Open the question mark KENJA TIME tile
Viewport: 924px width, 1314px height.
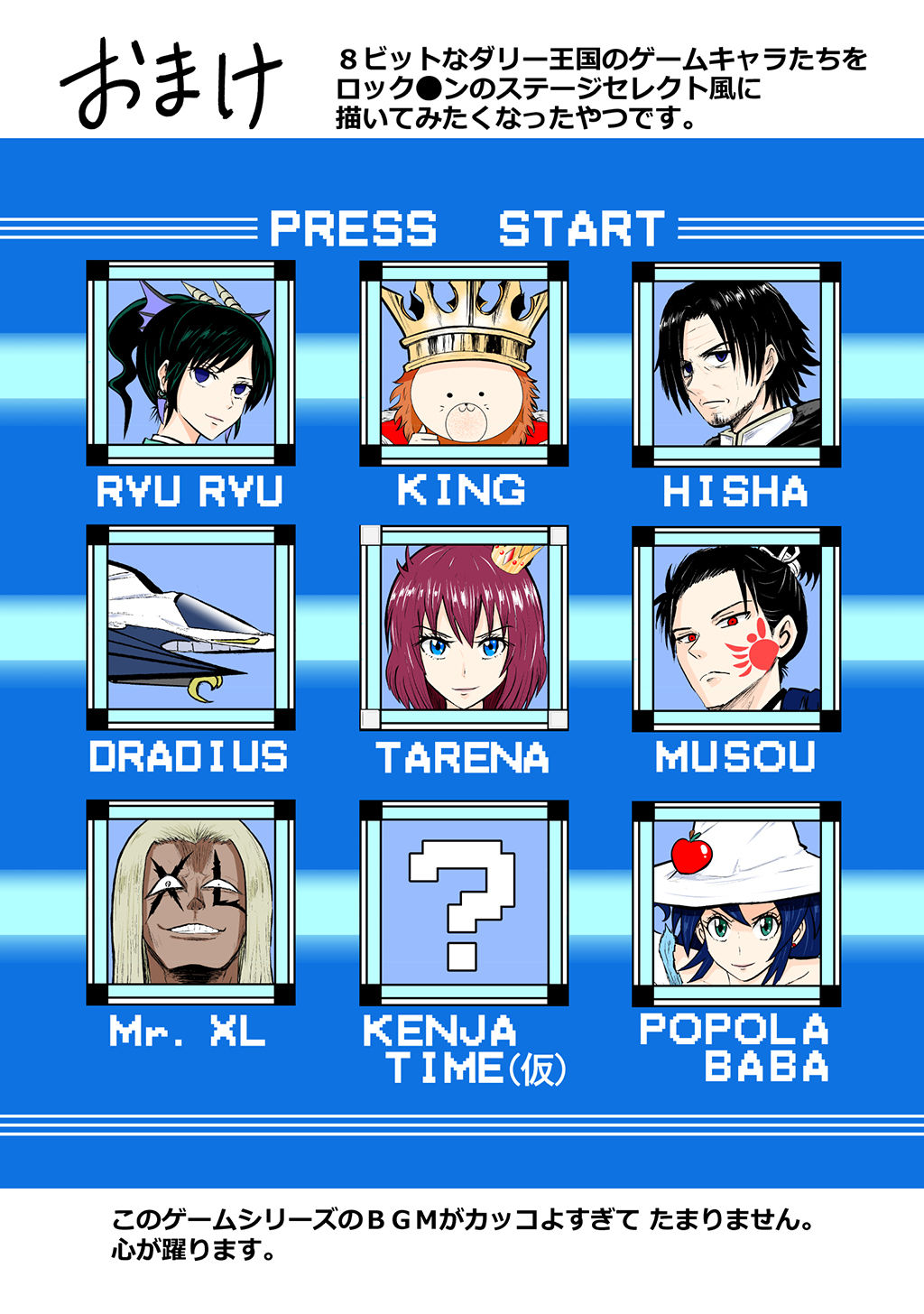[464, 902]
